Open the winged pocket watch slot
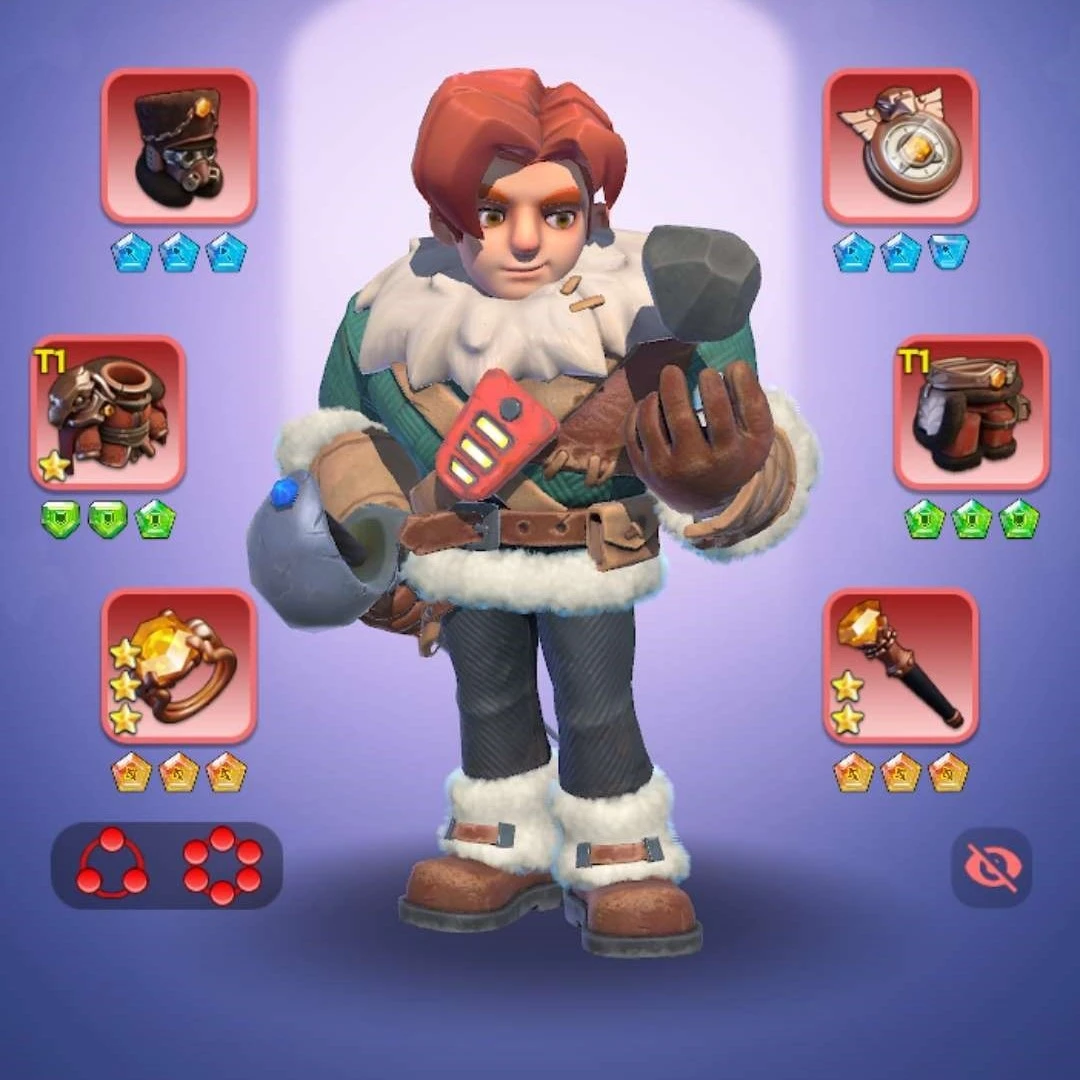1080x1080 pixels. point(900,146)
